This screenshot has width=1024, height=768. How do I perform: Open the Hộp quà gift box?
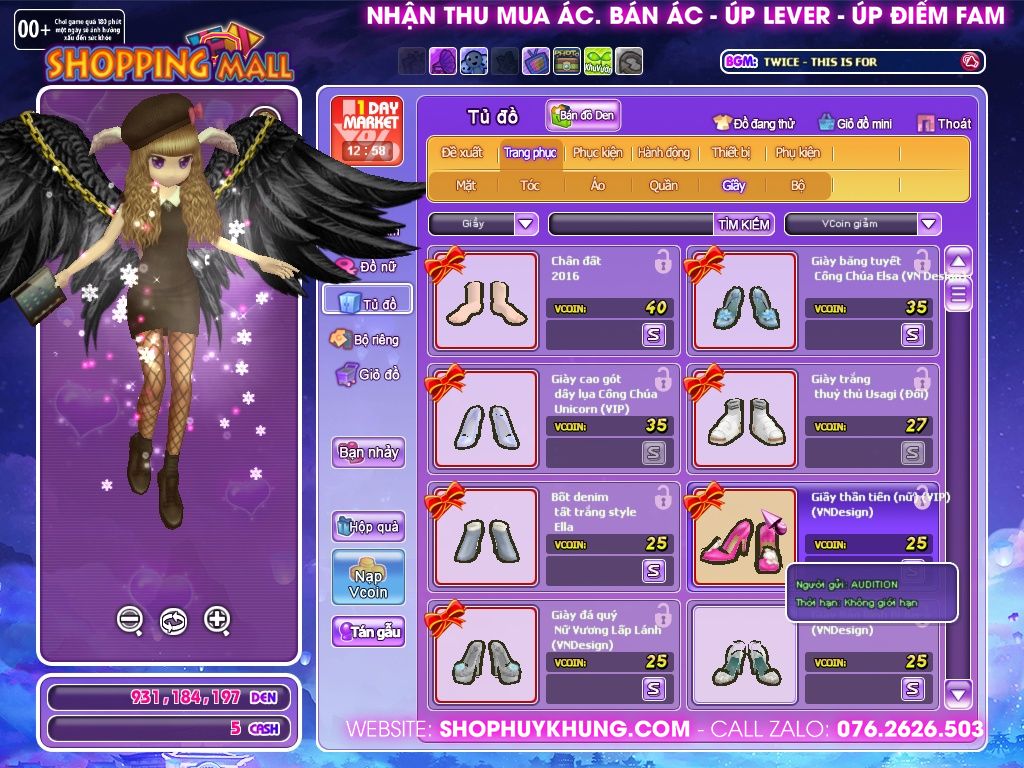point(368,526)
